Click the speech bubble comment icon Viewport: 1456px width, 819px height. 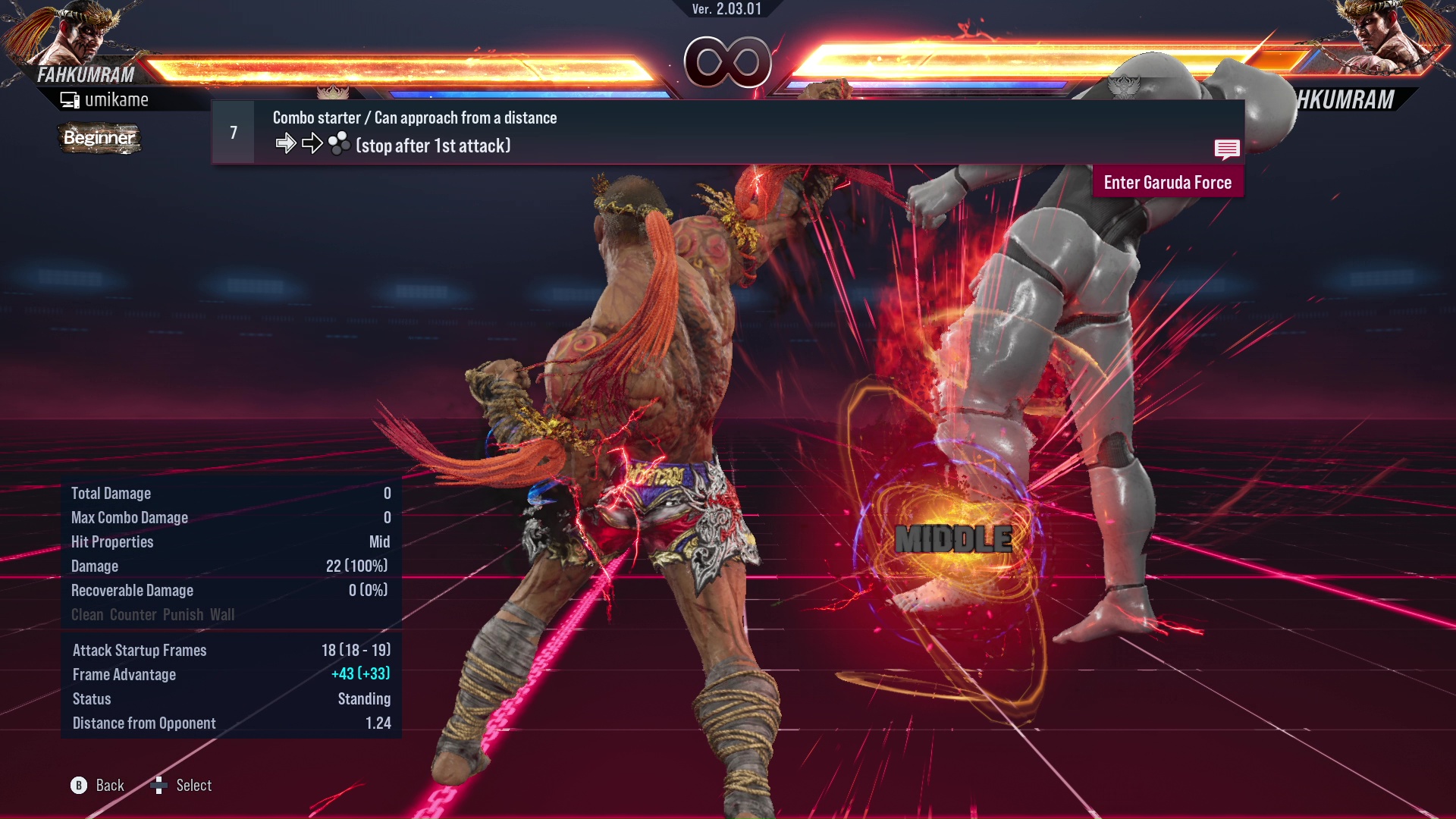(x=1228, y=149)
